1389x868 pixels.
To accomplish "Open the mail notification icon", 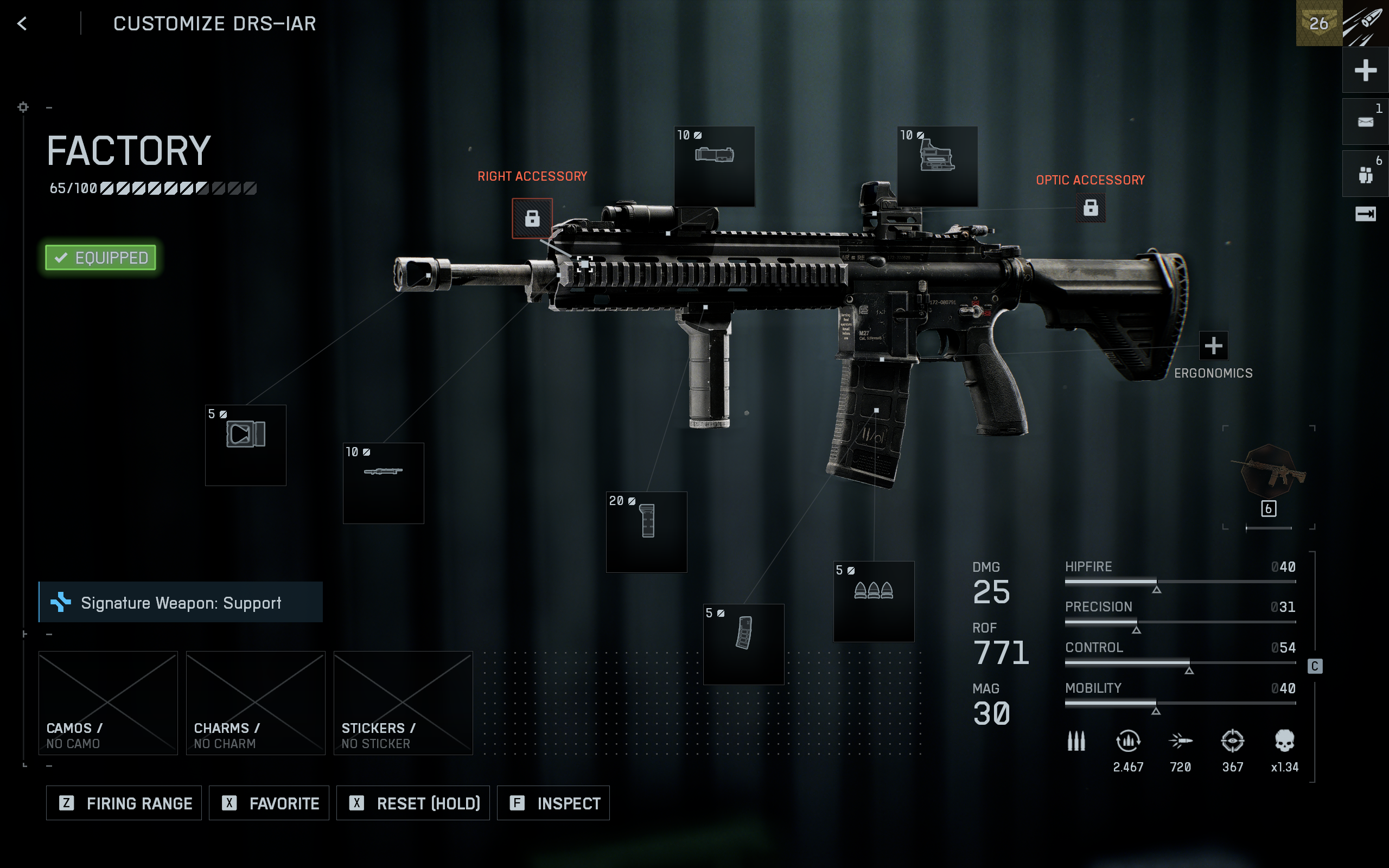I will click(1366, 120).
